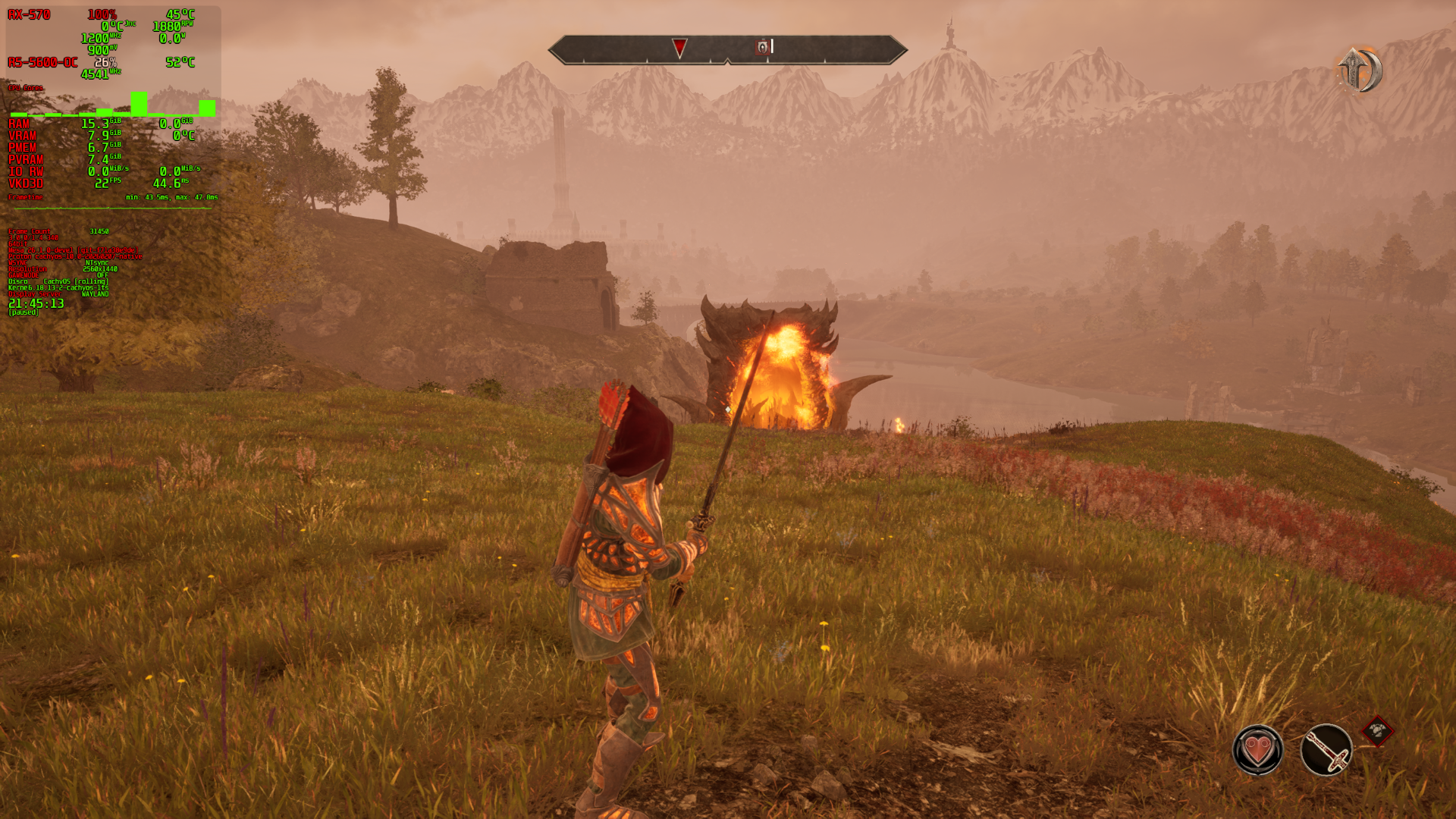
Task: Select the heart spell icon
Action: (1258, 750)
